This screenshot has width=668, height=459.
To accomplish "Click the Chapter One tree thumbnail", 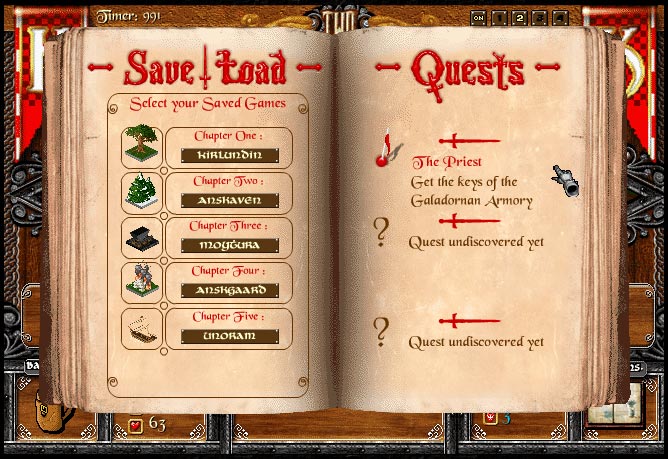I will pyautogui.click(x=142, y=147).
